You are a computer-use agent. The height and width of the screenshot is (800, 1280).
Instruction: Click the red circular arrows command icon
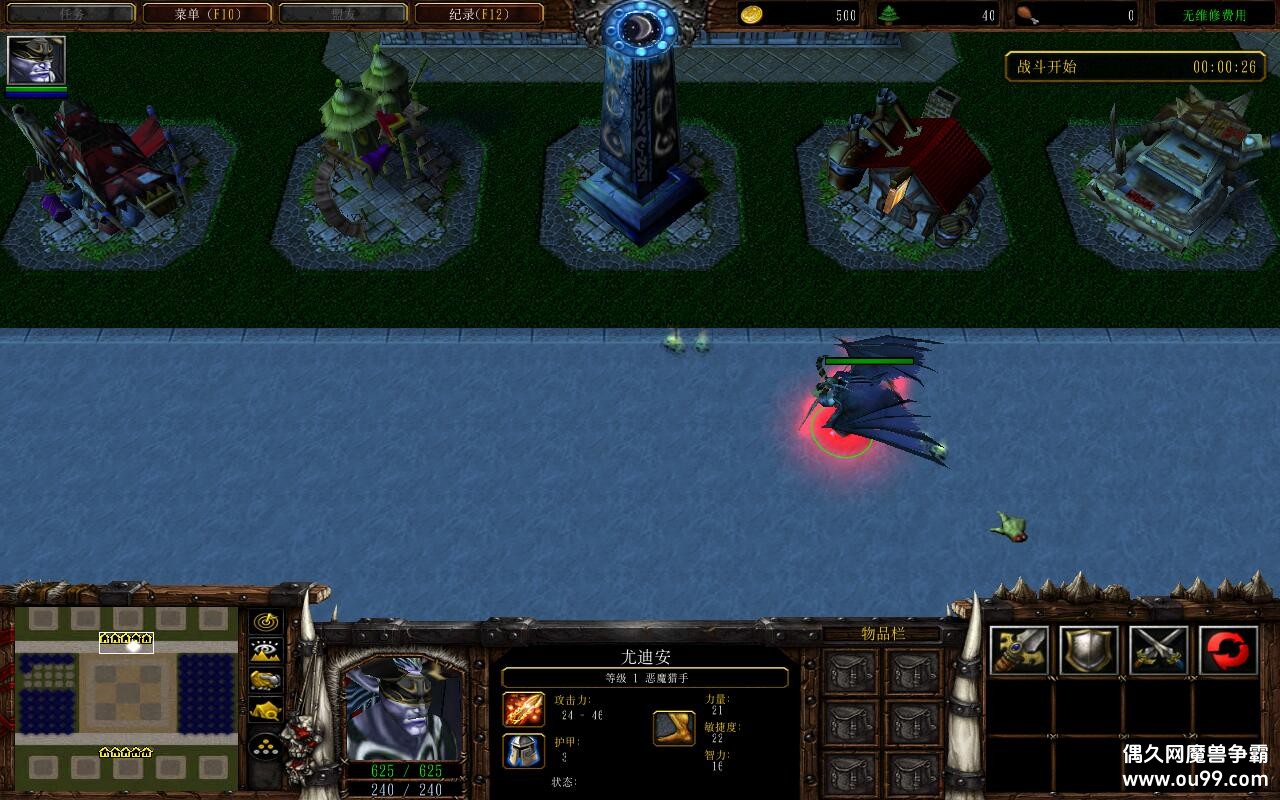tap(1229, 651)
